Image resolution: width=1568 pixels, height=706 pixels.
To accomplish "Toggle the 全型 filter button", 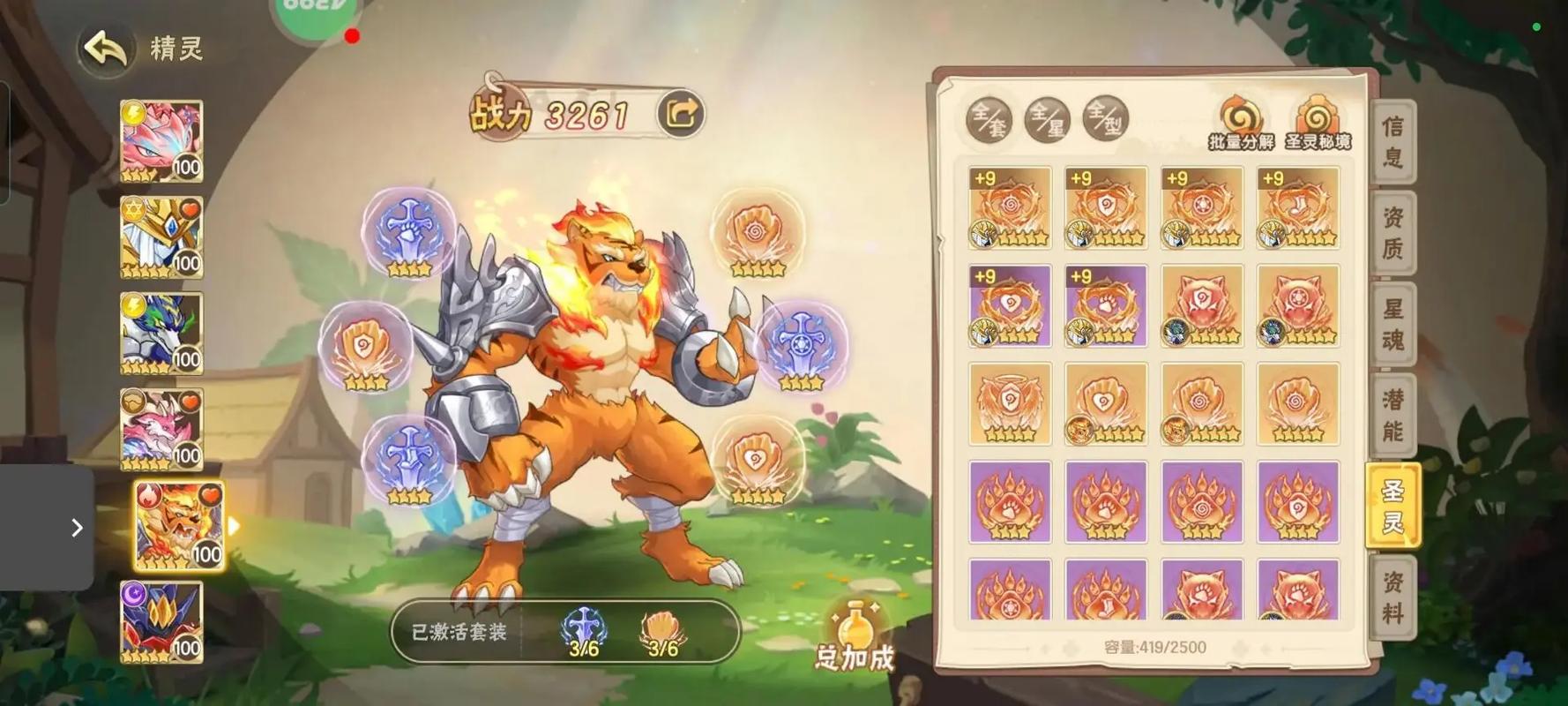I will click(1106, 120).
